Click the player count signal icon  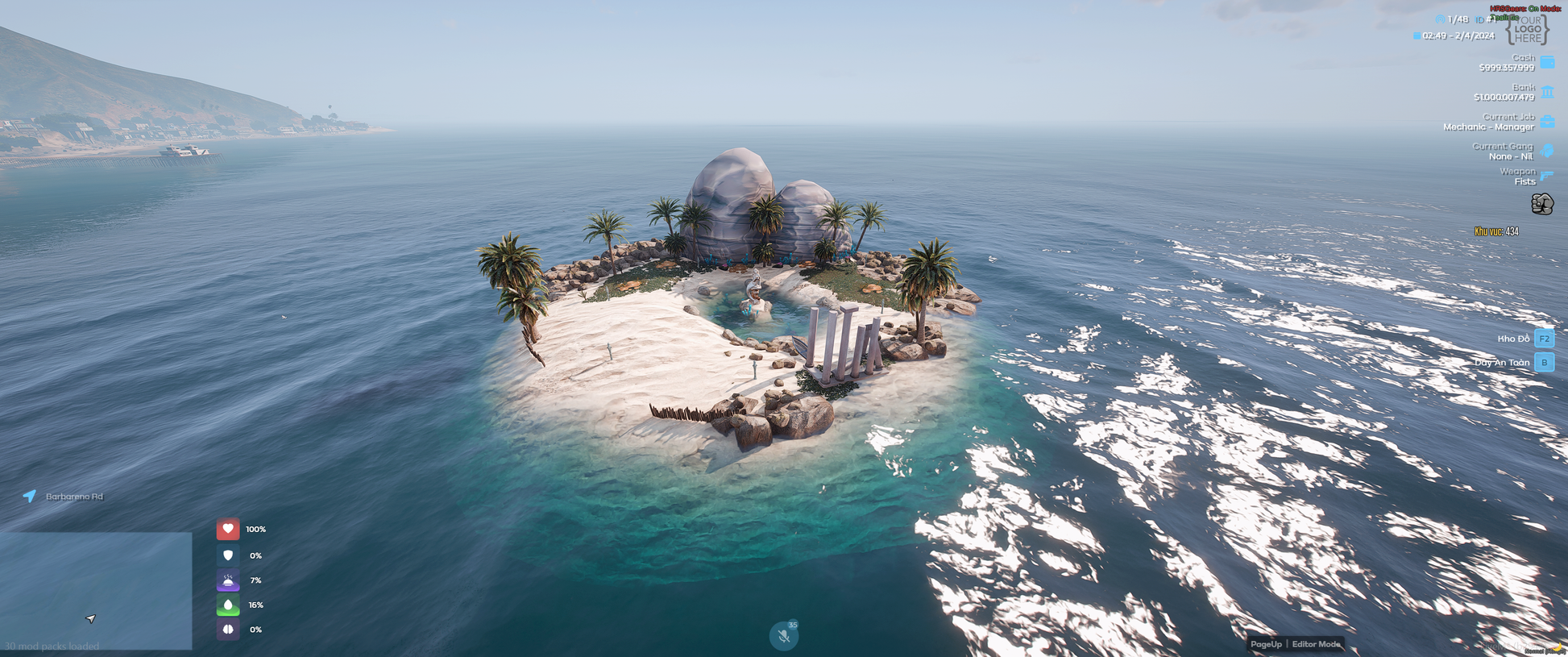[1440, 19]
